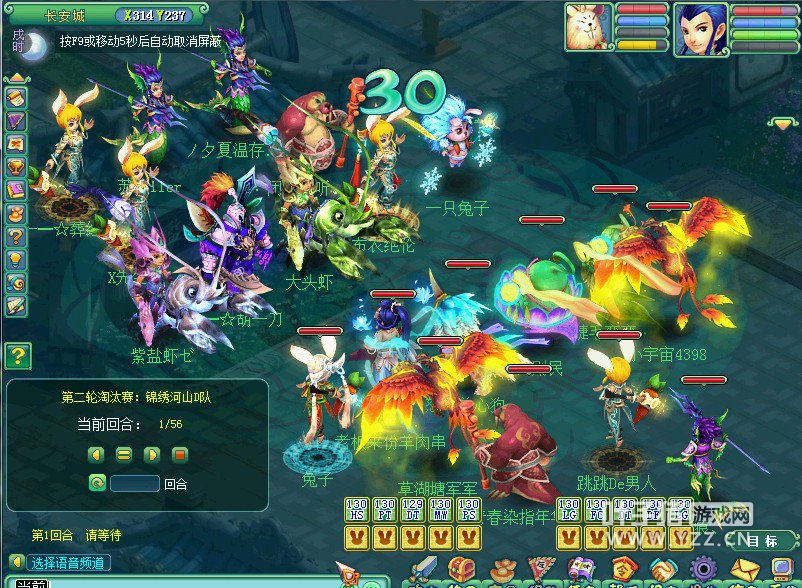This screenshot has height=588, width=802.
Task: Select the blue-haired character portrait
Action: 700,28
